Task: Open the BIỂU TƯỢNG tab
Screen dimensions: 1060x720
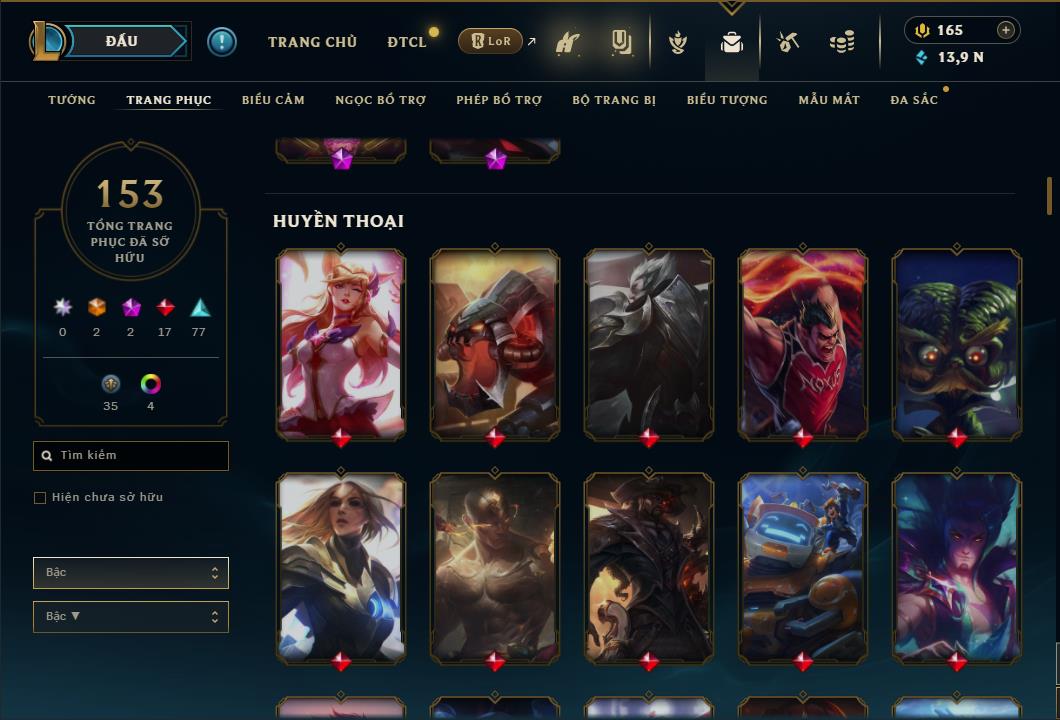Action: (727, 100)
